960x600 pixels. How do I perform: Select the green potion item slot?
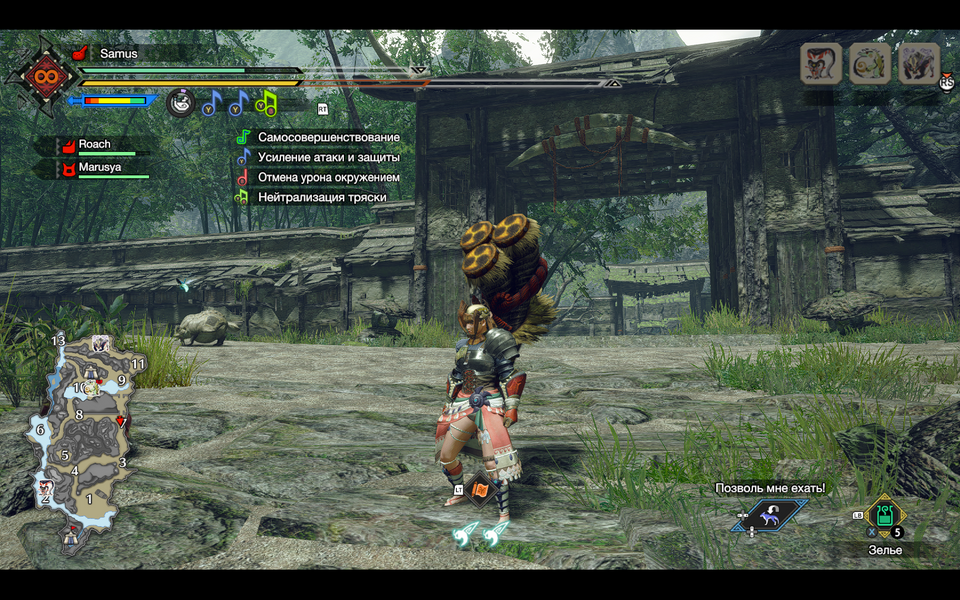click(x=885, y=516)
